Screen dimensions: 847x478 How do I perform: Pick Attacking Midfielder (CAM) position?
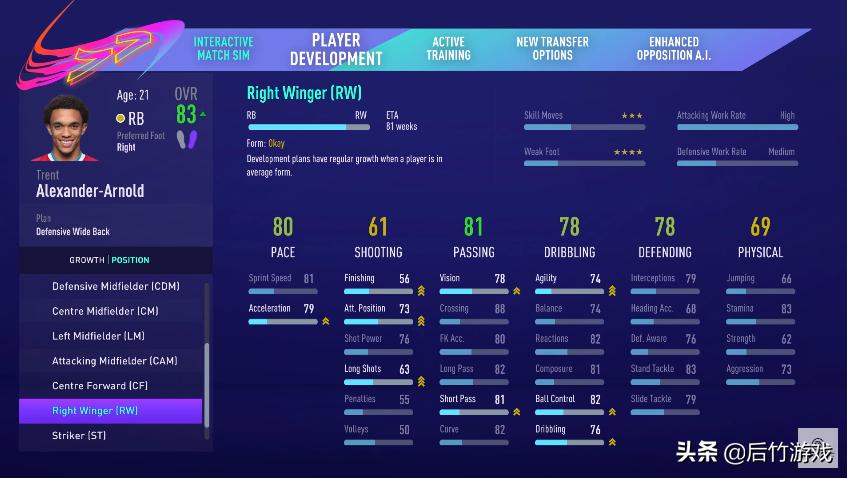[115, 361]
